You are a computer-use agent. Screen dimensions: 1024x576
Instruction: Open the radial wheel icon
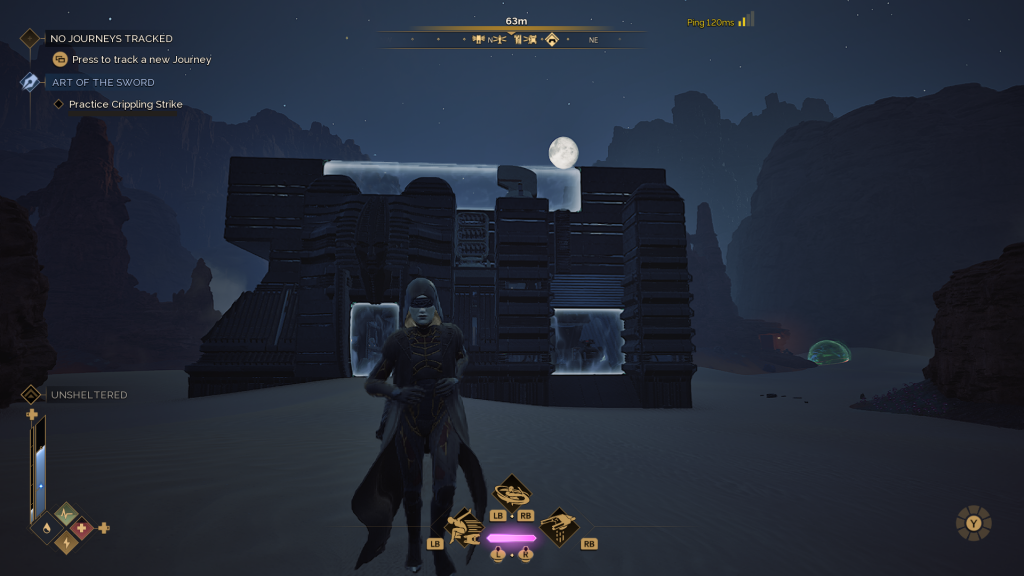pos(973,523)
